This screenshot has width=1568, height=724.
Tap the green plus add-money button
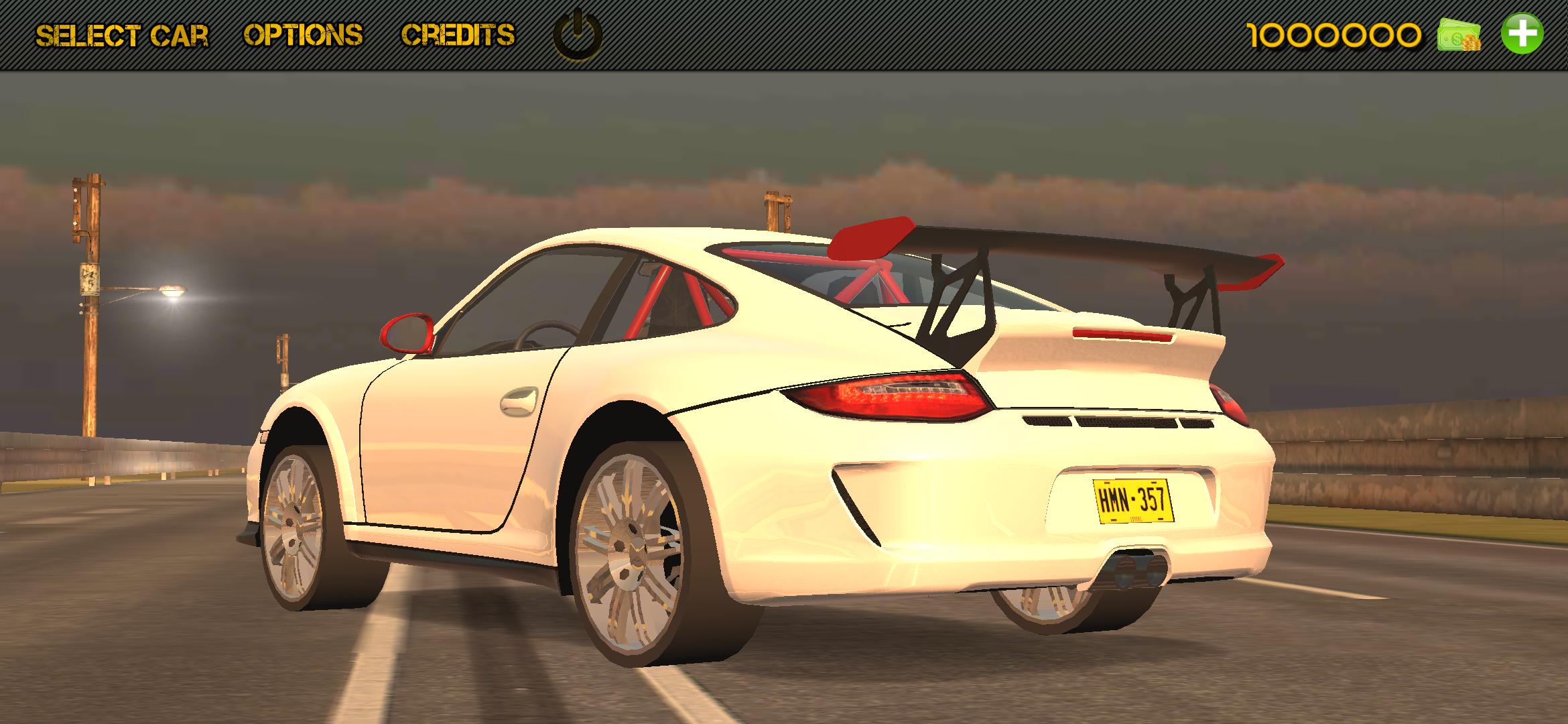tap(1522, 34)
